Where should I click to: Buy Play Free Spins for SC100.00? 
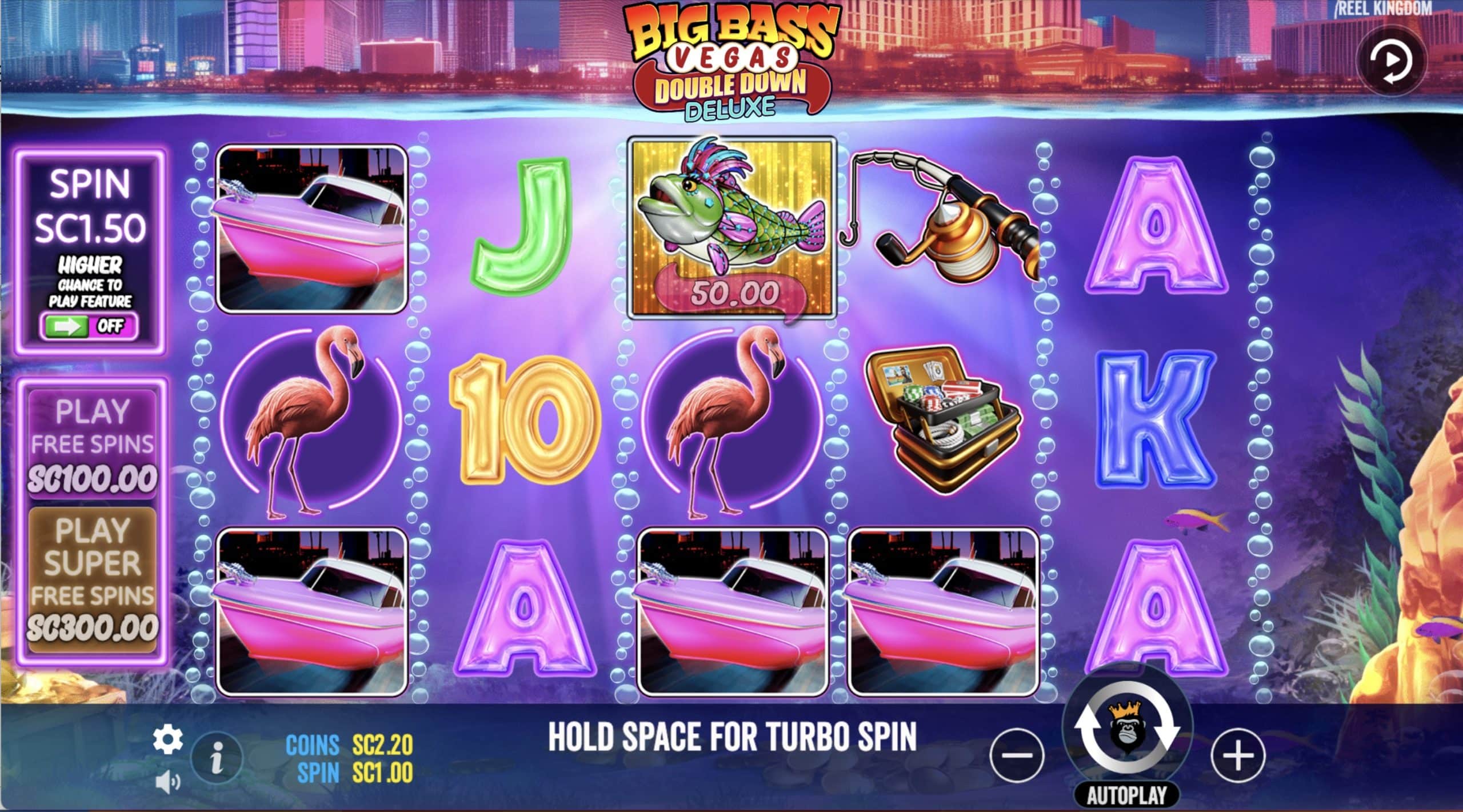point(92,444)
